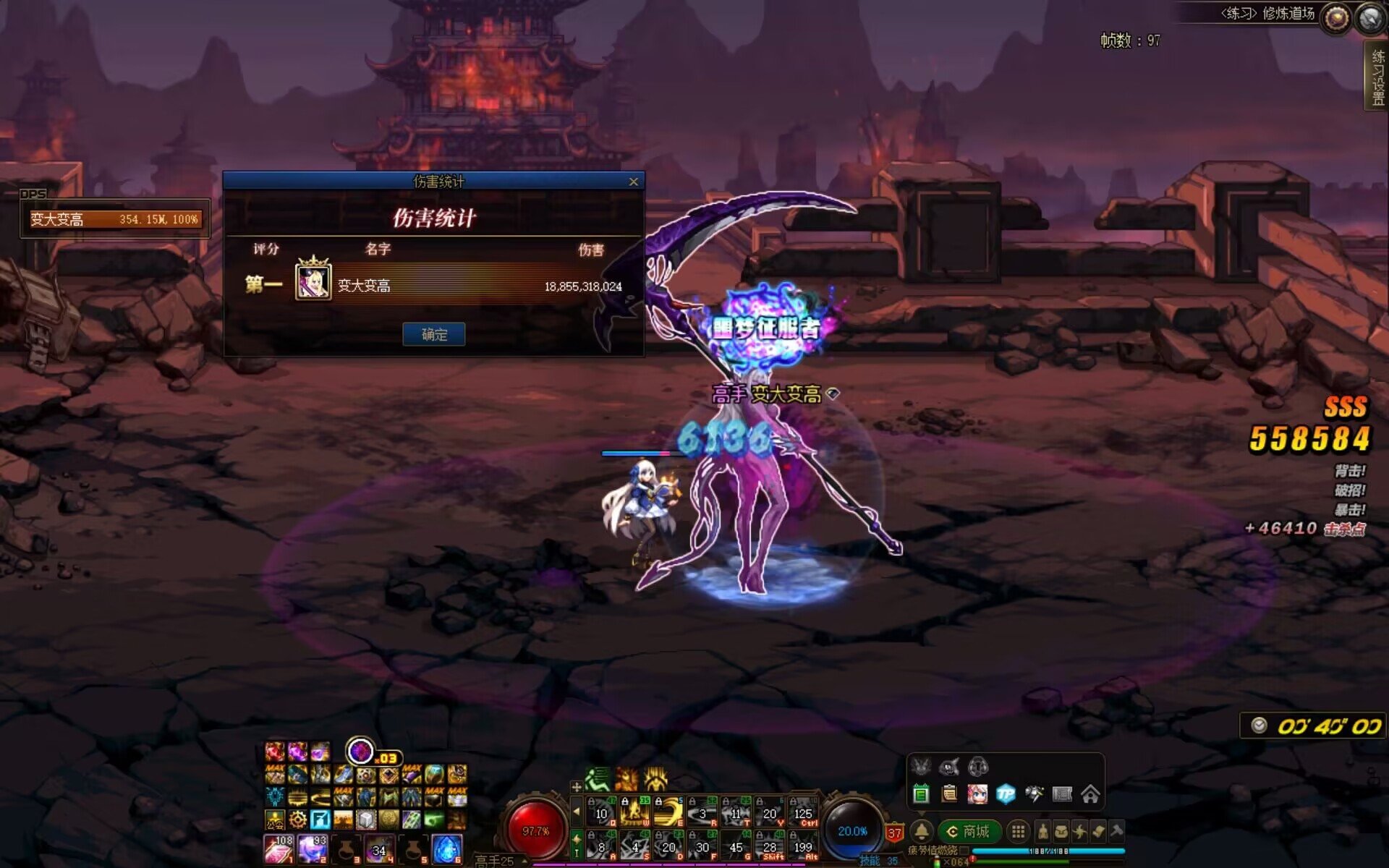This screenshot has height=868, width=1389.
Task: Close the 伤害统计 damage window
Action: pos(634,182)
